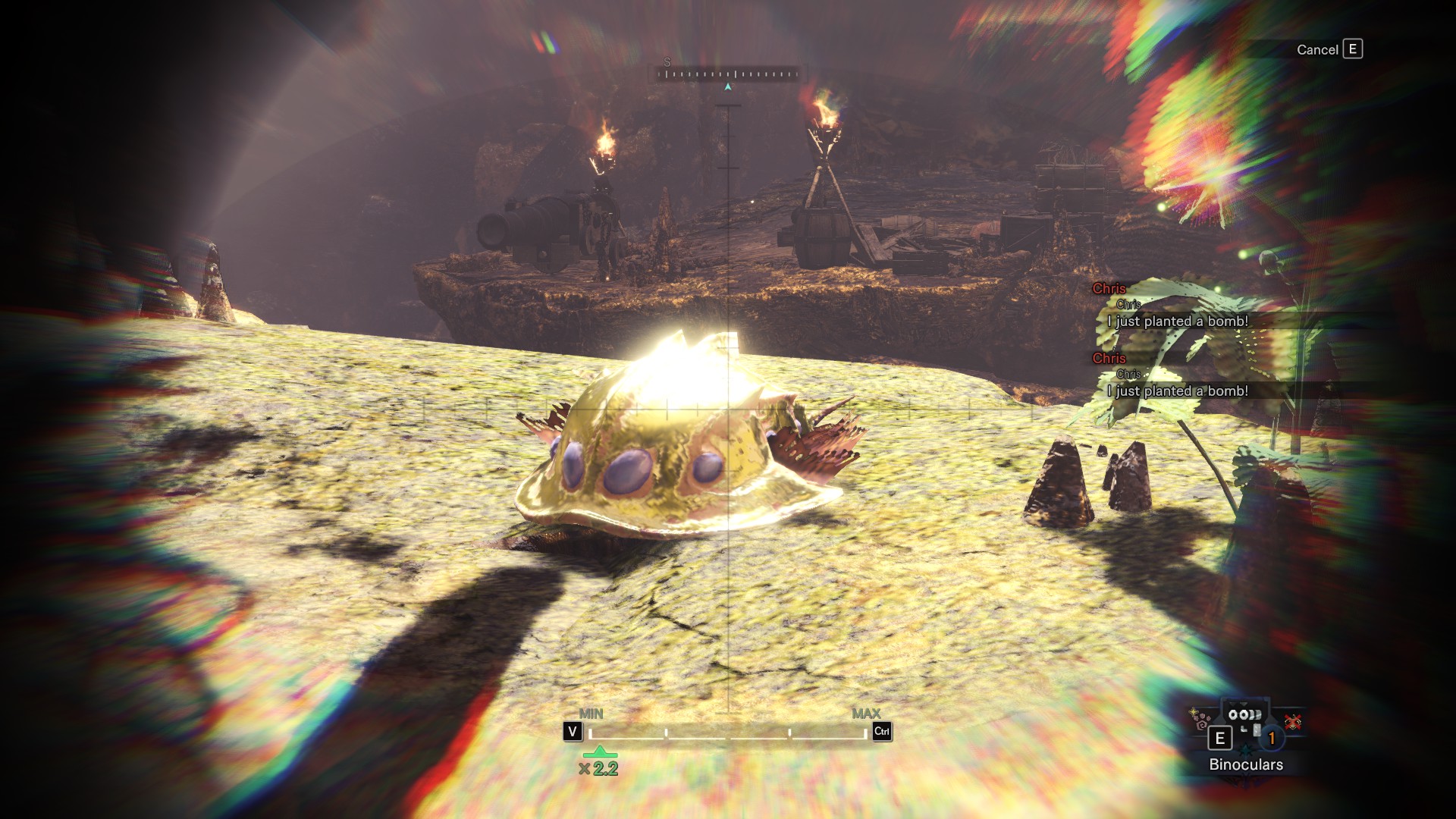This screenshot has height=819, width=1456.
Task: Click the binoculars zoom level bar
Action: pos(728,733)
